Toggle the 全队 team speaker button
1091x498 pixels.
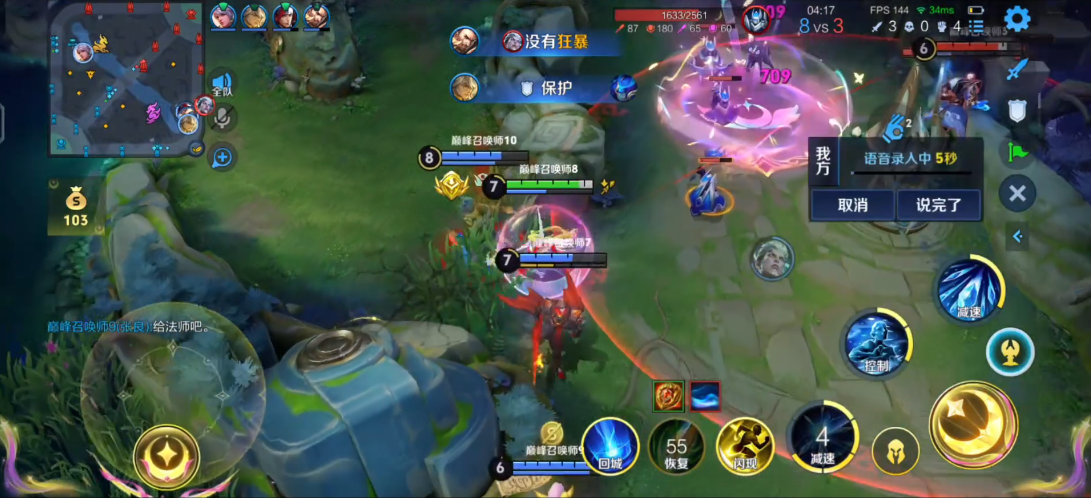tap(221, 84)
